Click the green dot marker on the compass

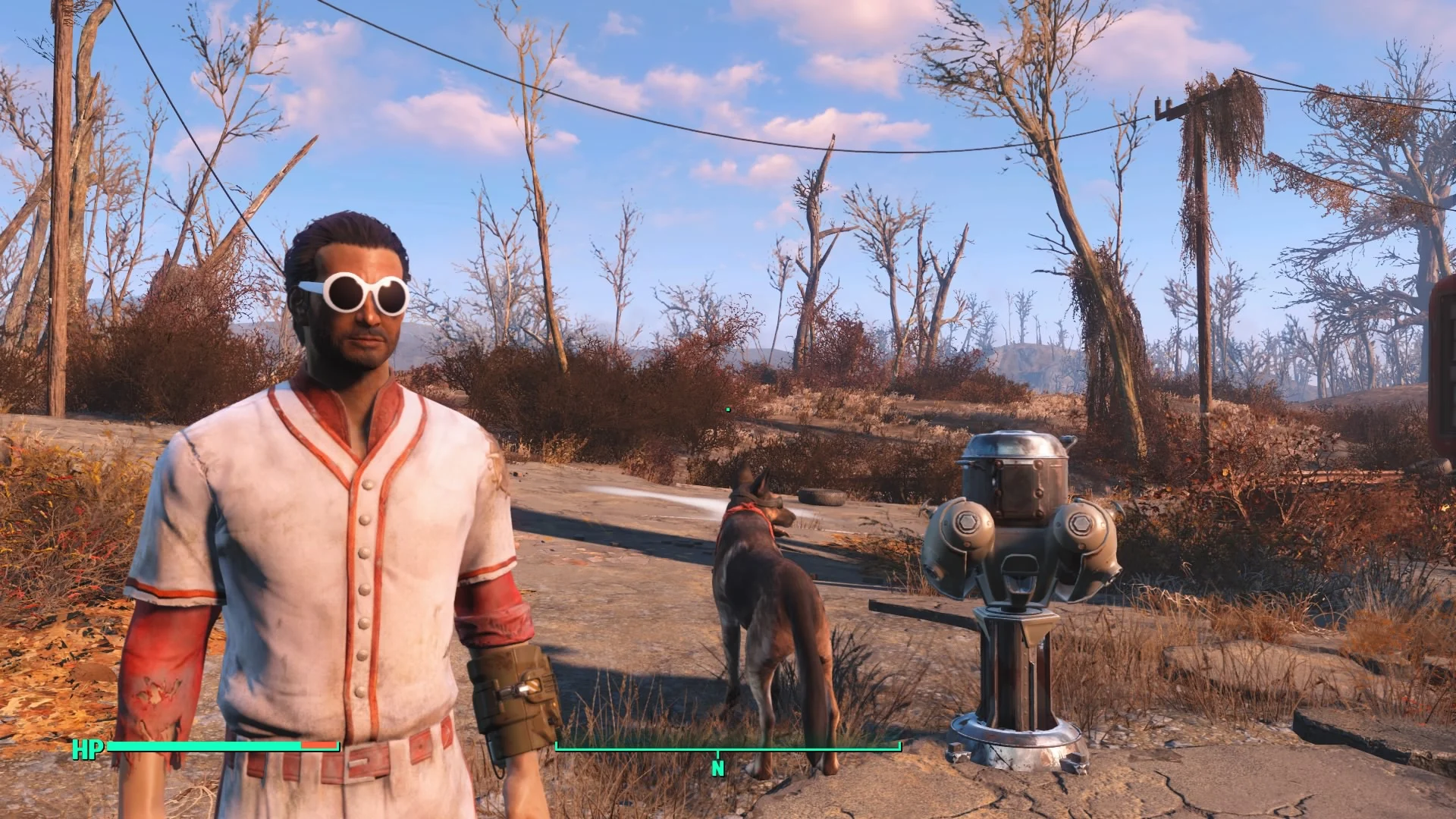[728, 408]
